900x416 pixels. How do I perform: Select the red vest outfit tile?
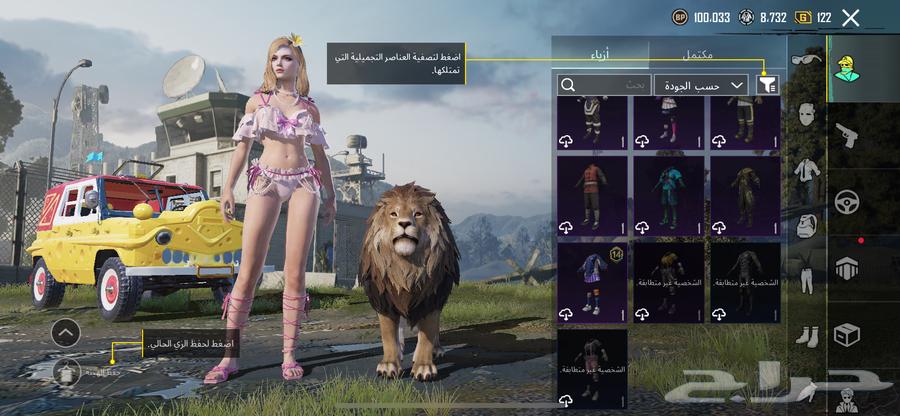[x=592, y=194]
